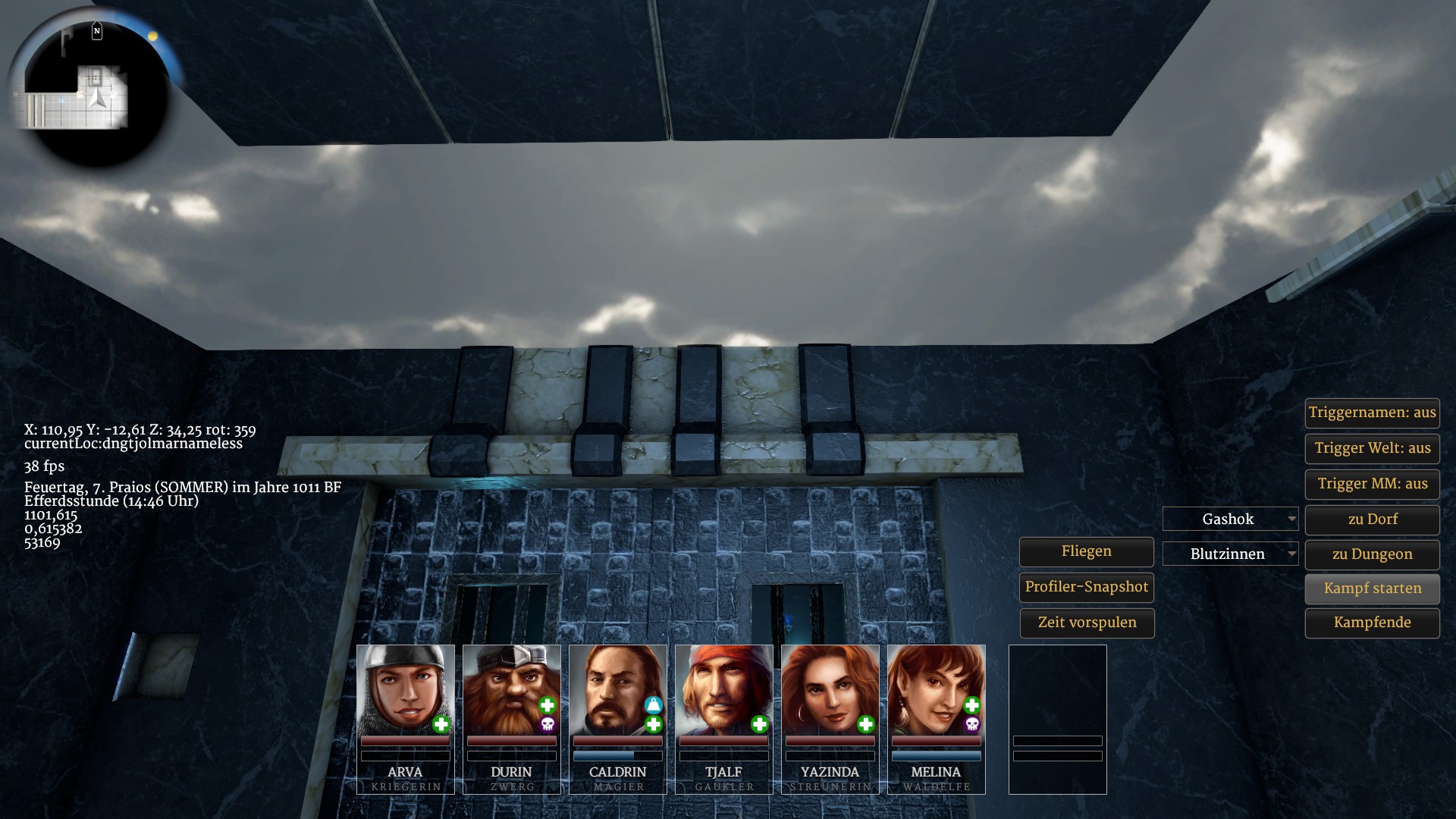The image size is (1456, 819).
Task: Toggle the Trigger Welt button
Action: coord(1372,448)
